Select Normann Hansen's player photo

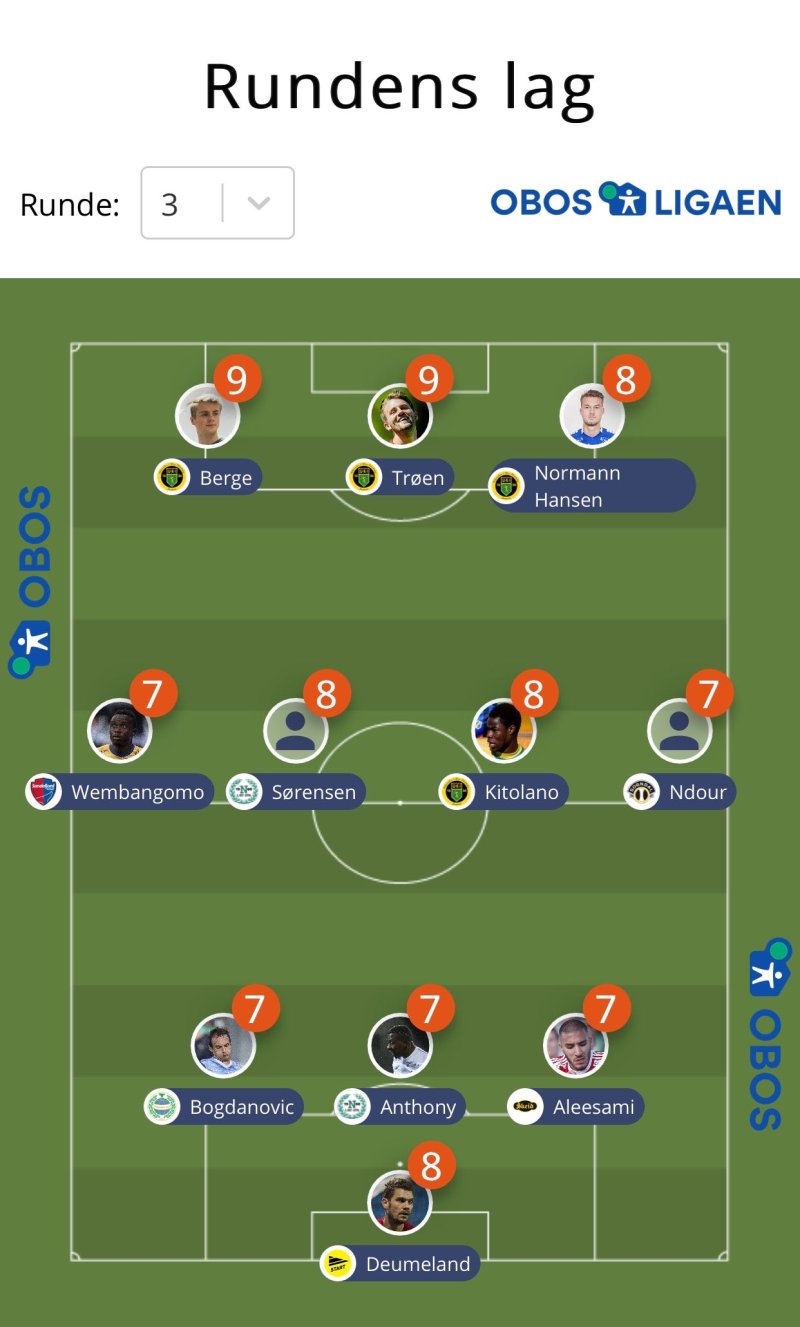point(592,416)
